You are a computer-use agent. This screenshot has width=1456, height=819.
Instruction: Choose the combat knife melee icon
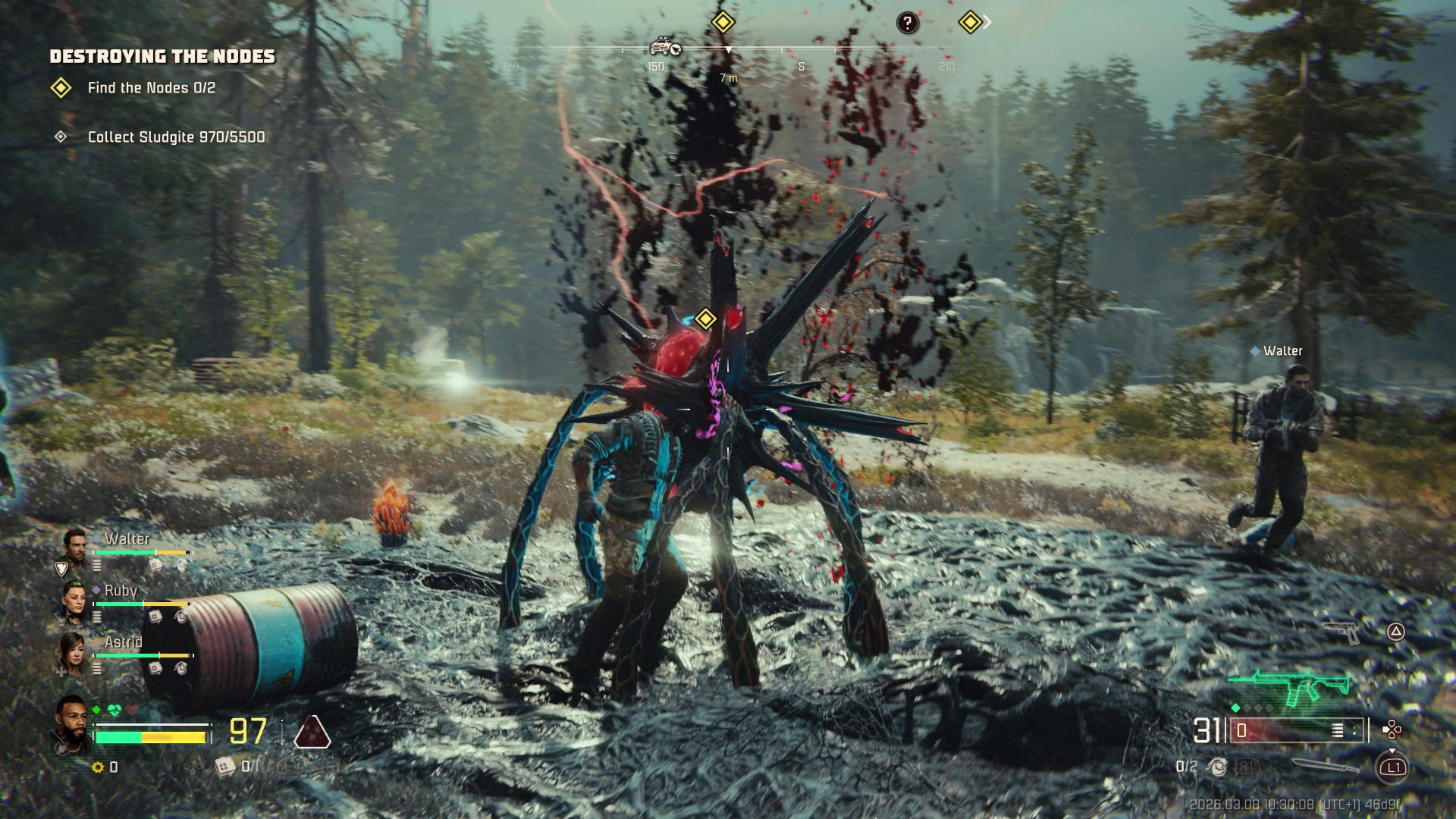click(1324, 766)
